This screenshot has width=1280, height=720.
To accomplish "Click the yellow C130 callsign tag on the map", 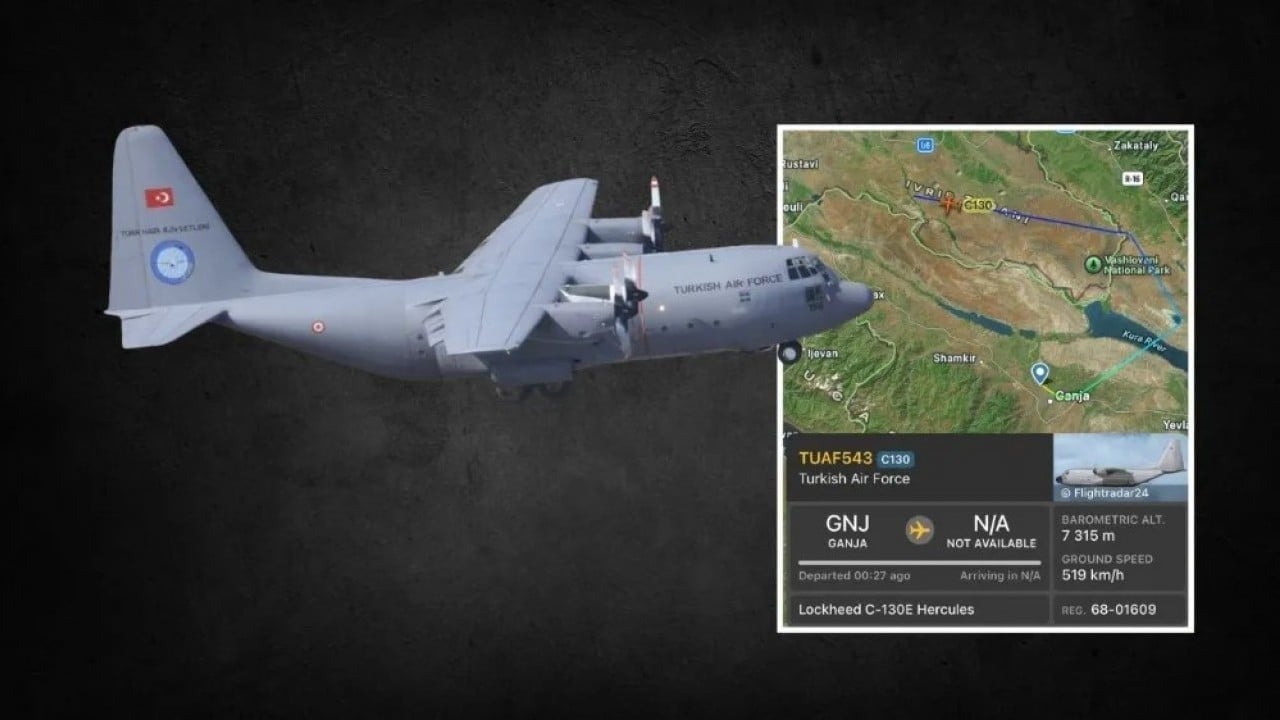I will click(978, 204).
